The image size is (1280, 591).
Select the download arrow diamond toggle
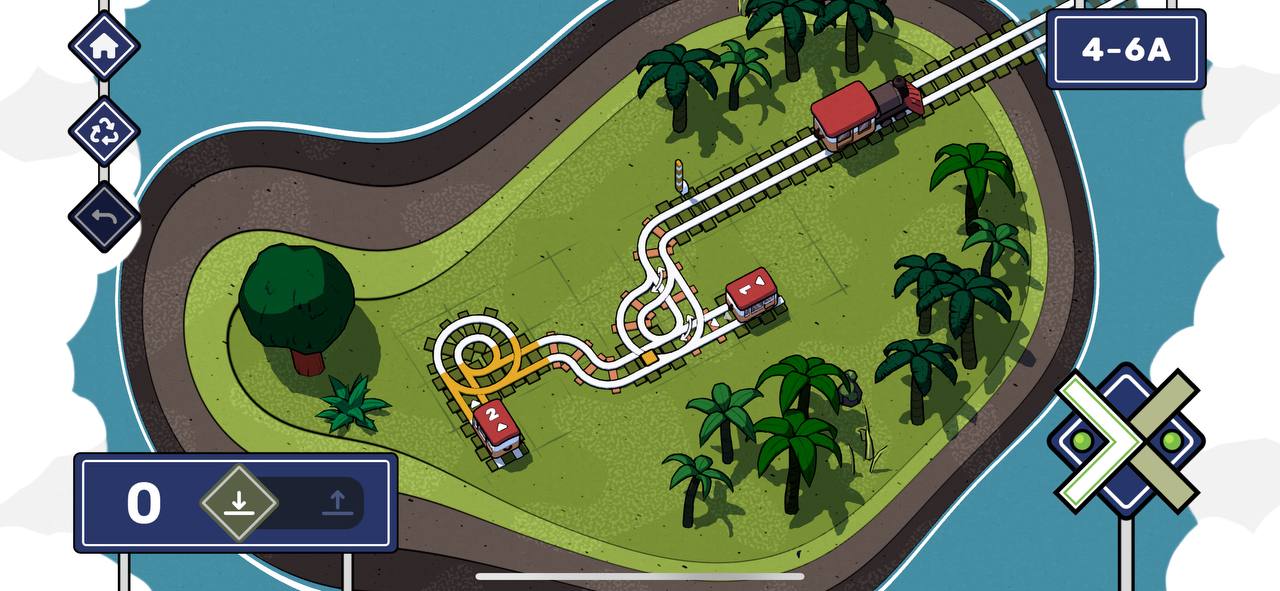[238, 502]
